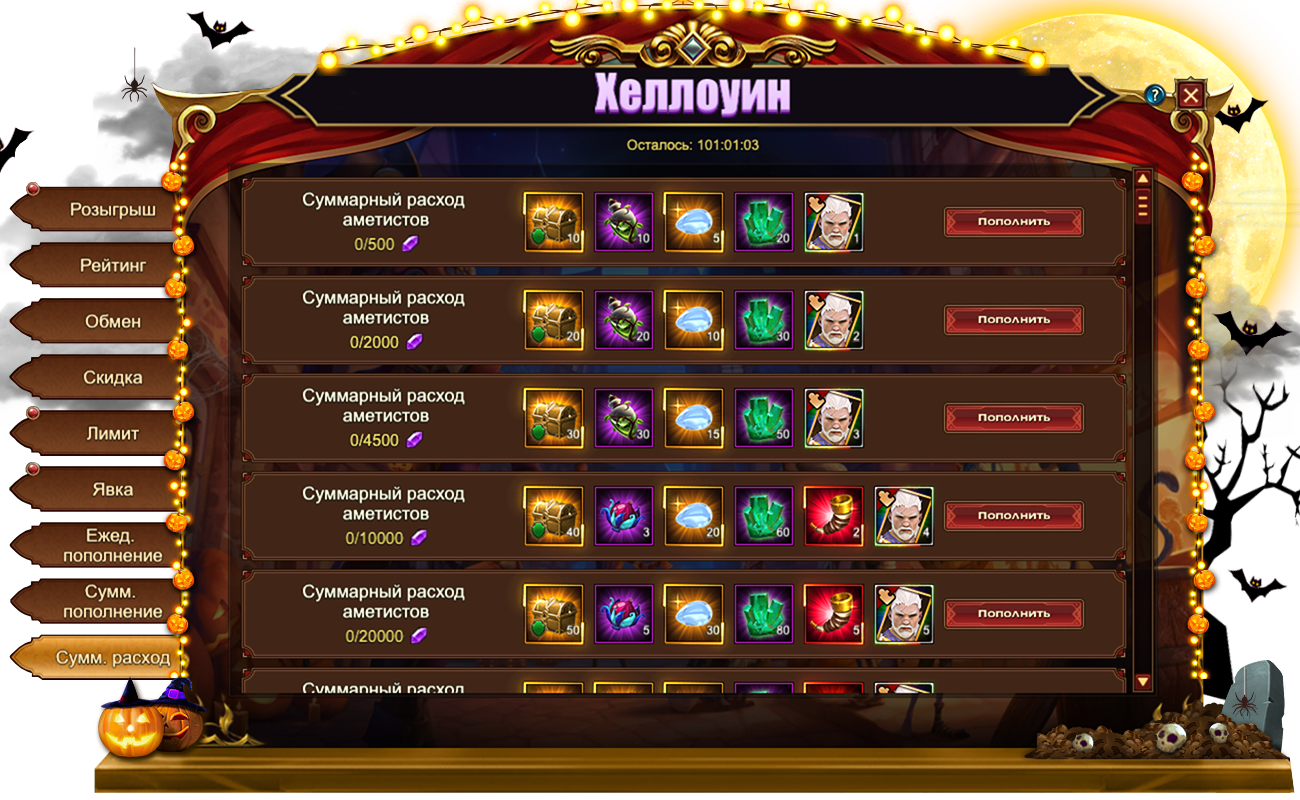Screen dimensions: 1300x800
Task: Click Пополнить in the 0/10000 row
Action: point(1013,516)
